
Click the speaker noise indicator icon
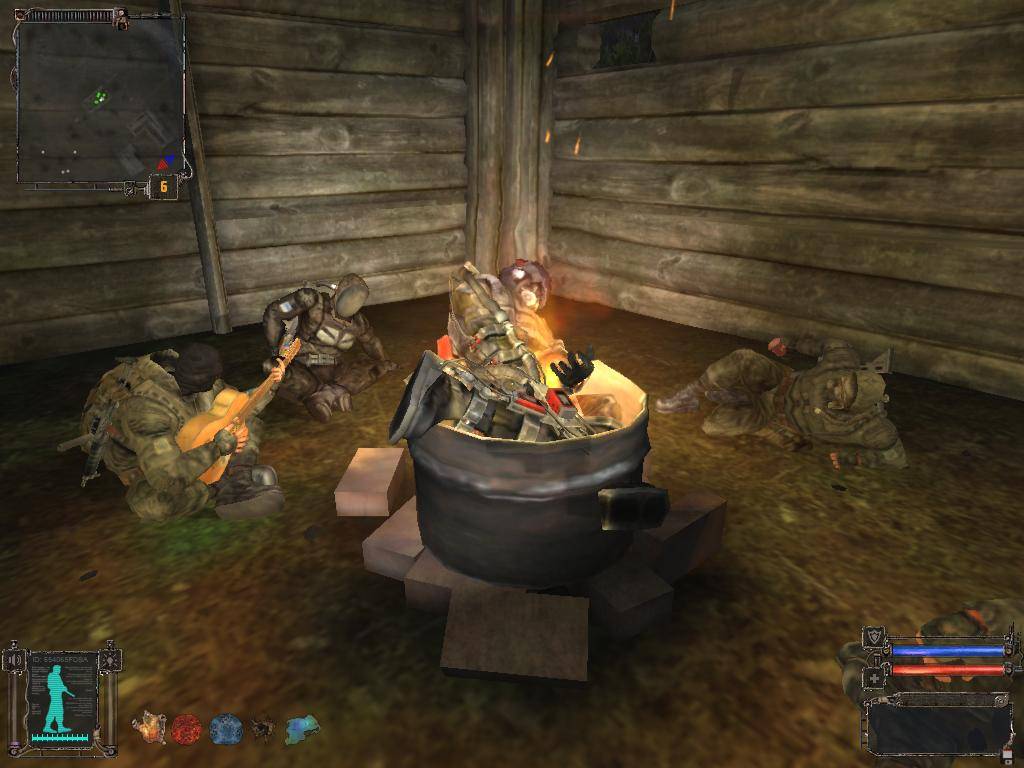coord(14,660)
